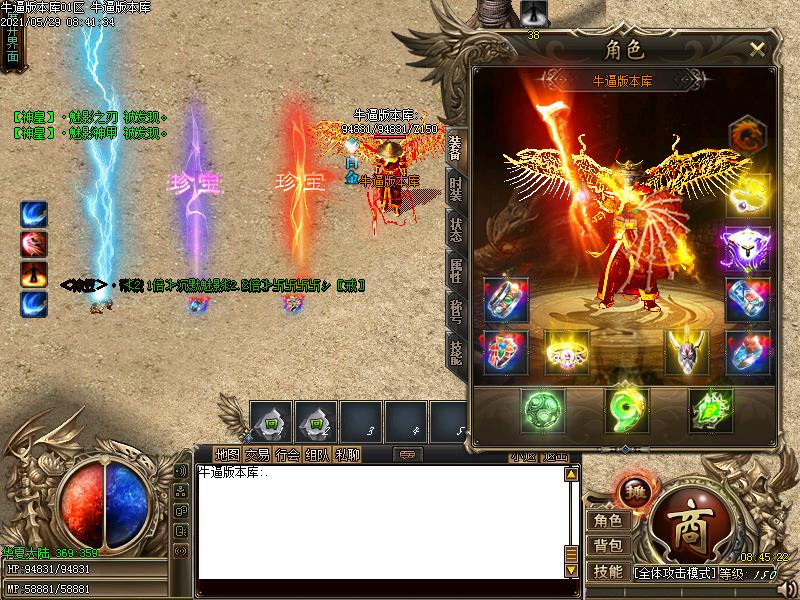Click the golden ring equipment slot
The height and width of the screenshot is (600, 800).
566,352
